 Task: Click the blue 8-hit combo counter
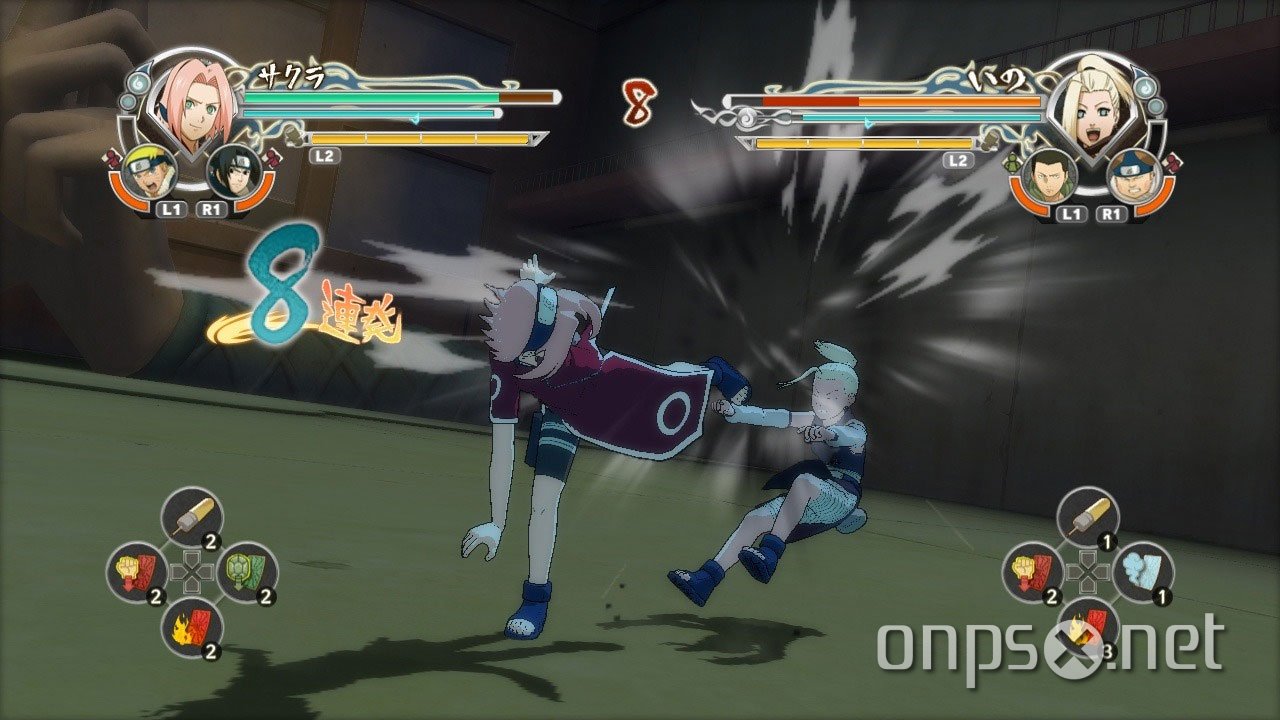tap(276, 294)
